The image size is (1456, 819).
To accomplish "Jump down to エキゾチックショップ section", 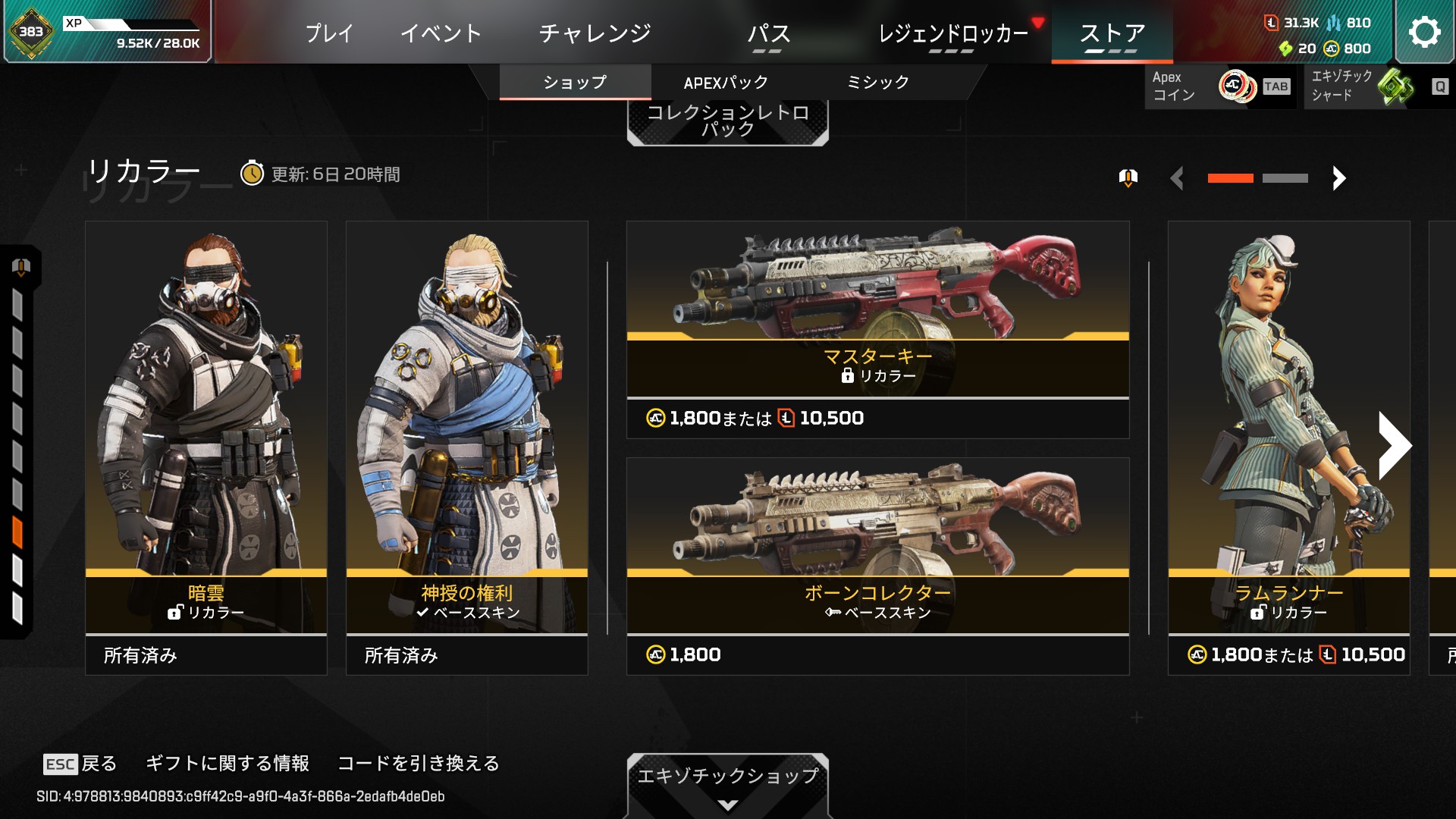I will click(727, 784).
